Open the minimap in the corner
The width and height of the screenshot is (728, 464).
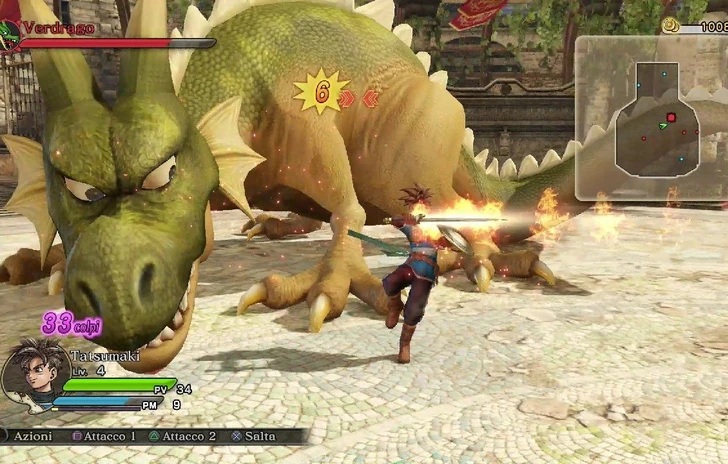(650, 117)
